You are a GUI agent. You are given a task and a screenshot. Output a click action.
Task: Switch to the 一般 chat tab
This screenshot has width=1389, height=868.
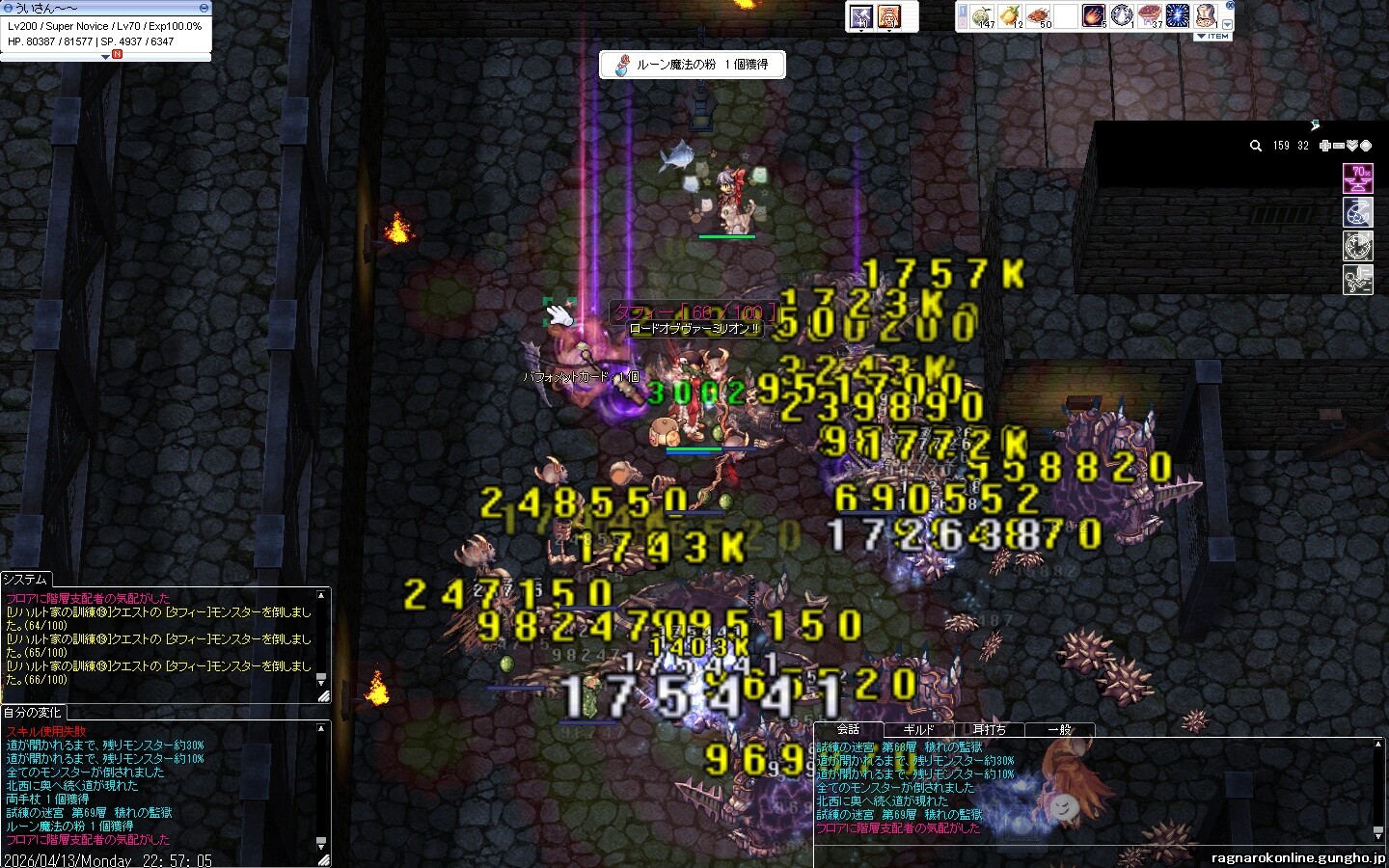click(1059, 730)
